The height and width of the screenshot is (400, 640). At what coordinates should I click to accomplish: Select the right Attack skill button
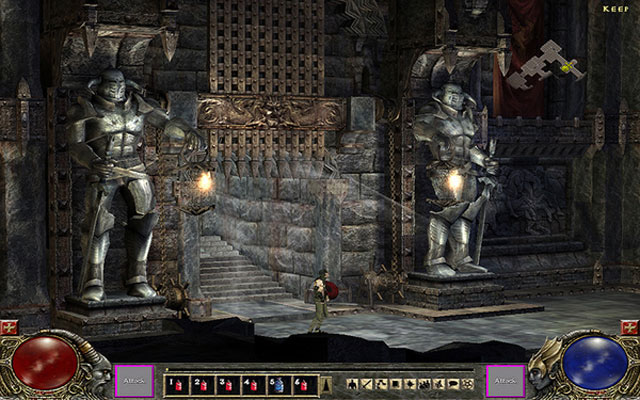[x=506, y=381]
